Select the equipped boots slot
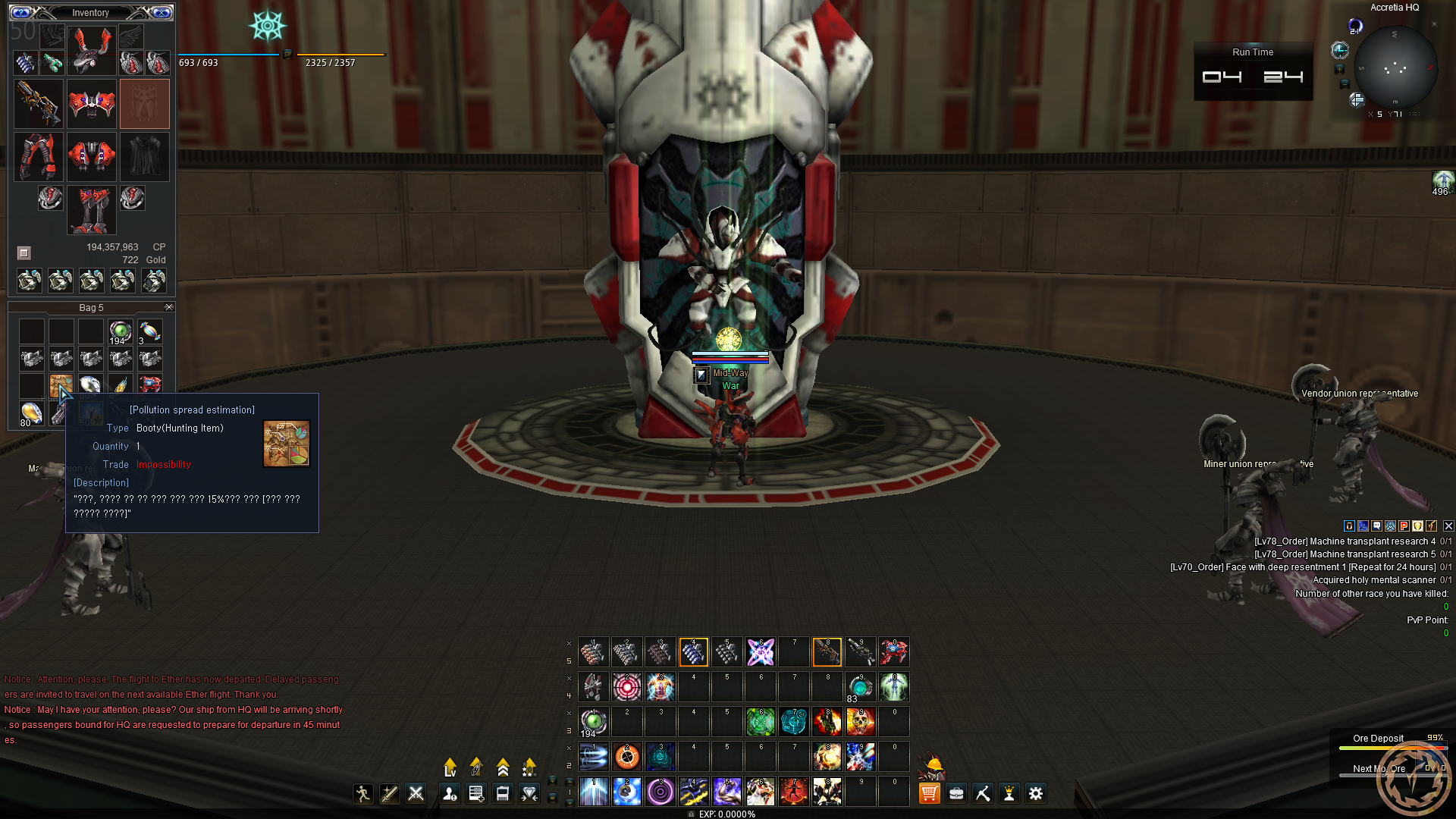Screen dimensions: 1456x819 click(92, 210)
